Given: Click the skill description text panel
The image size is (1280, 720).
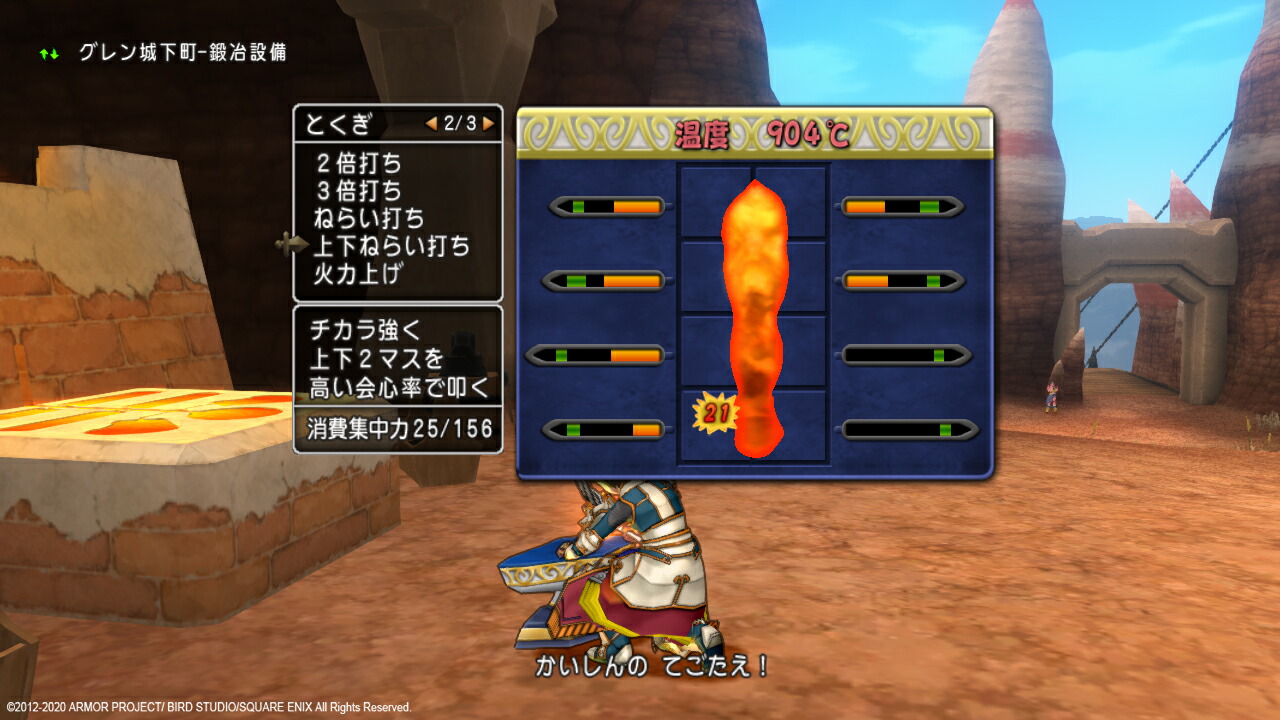Looking at the screenshot, I should click(x=397, y=360).
